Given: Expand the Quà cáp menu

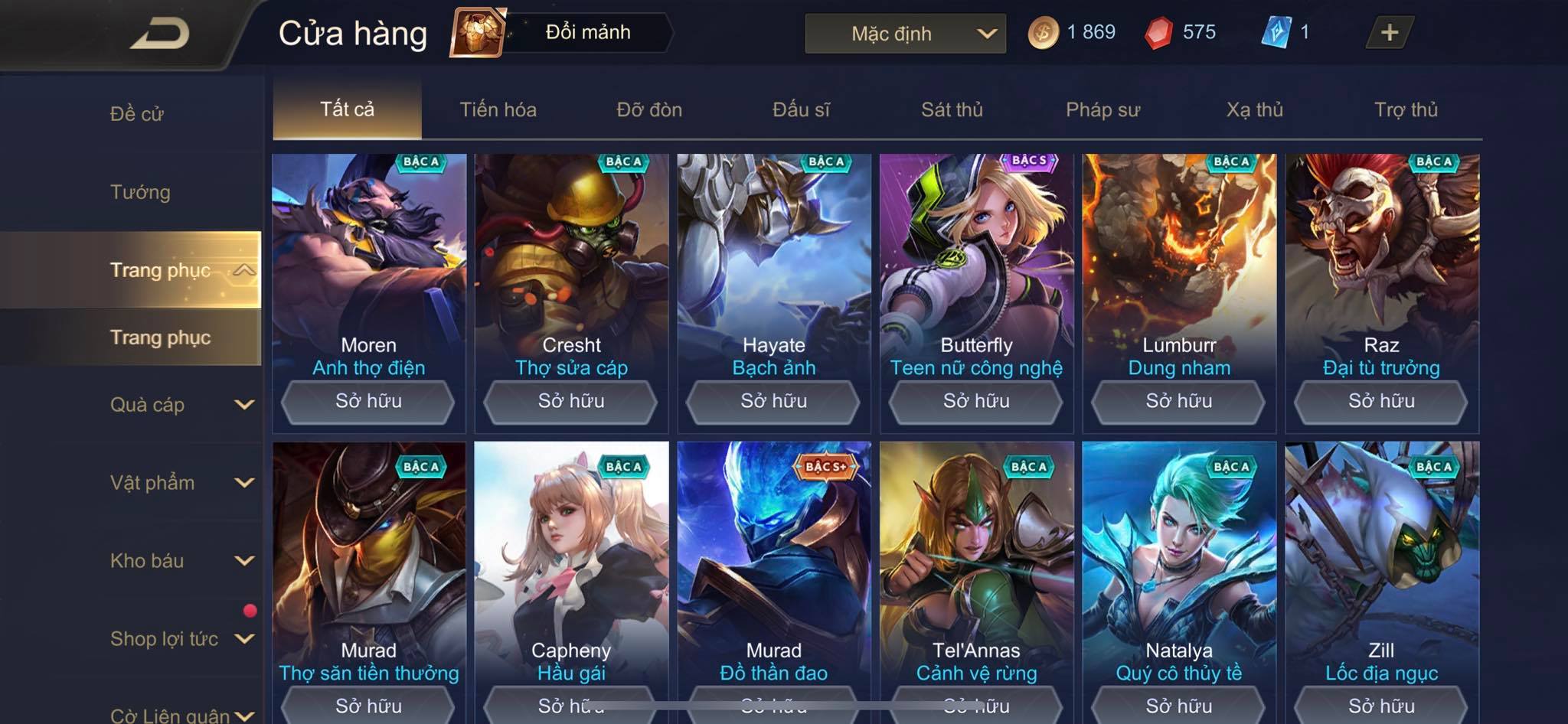Looking at the screenshot, I should 181,405.
